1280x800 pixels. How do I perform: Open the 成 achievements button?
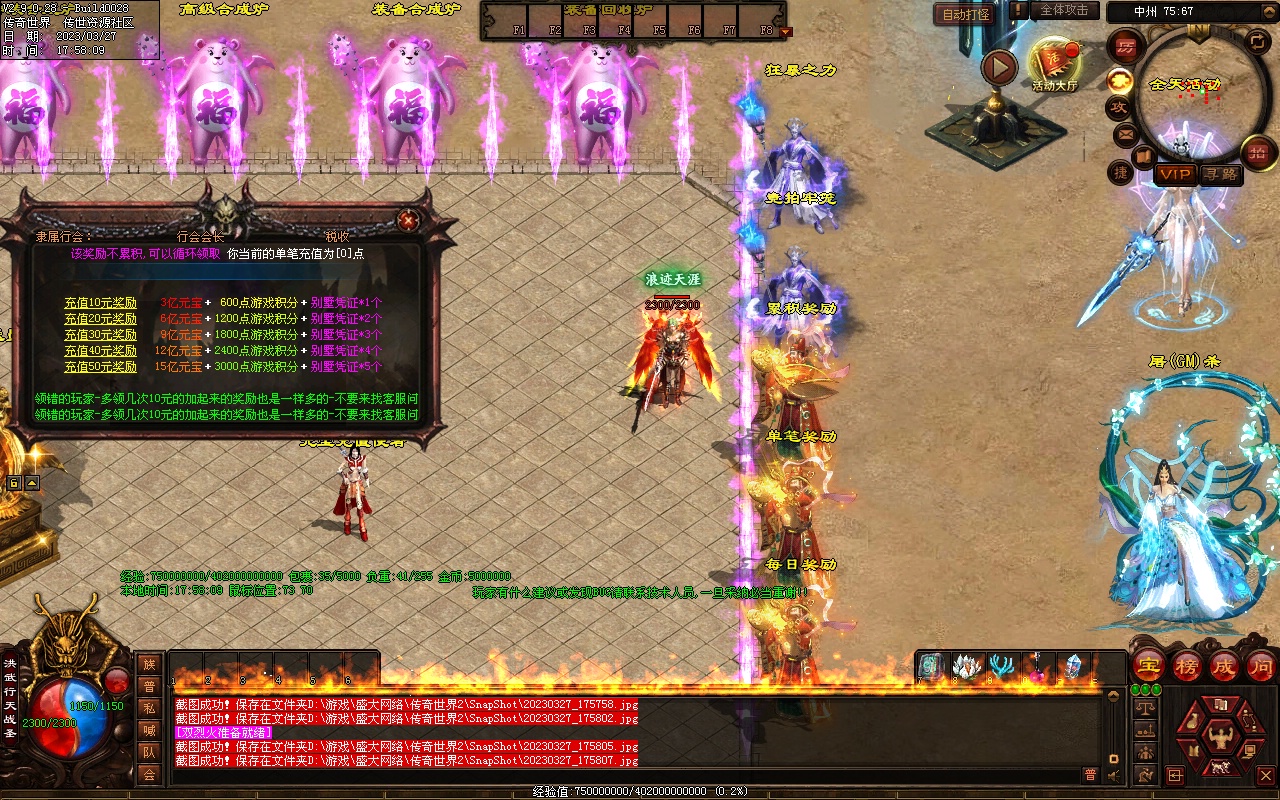pos(1225,665)
